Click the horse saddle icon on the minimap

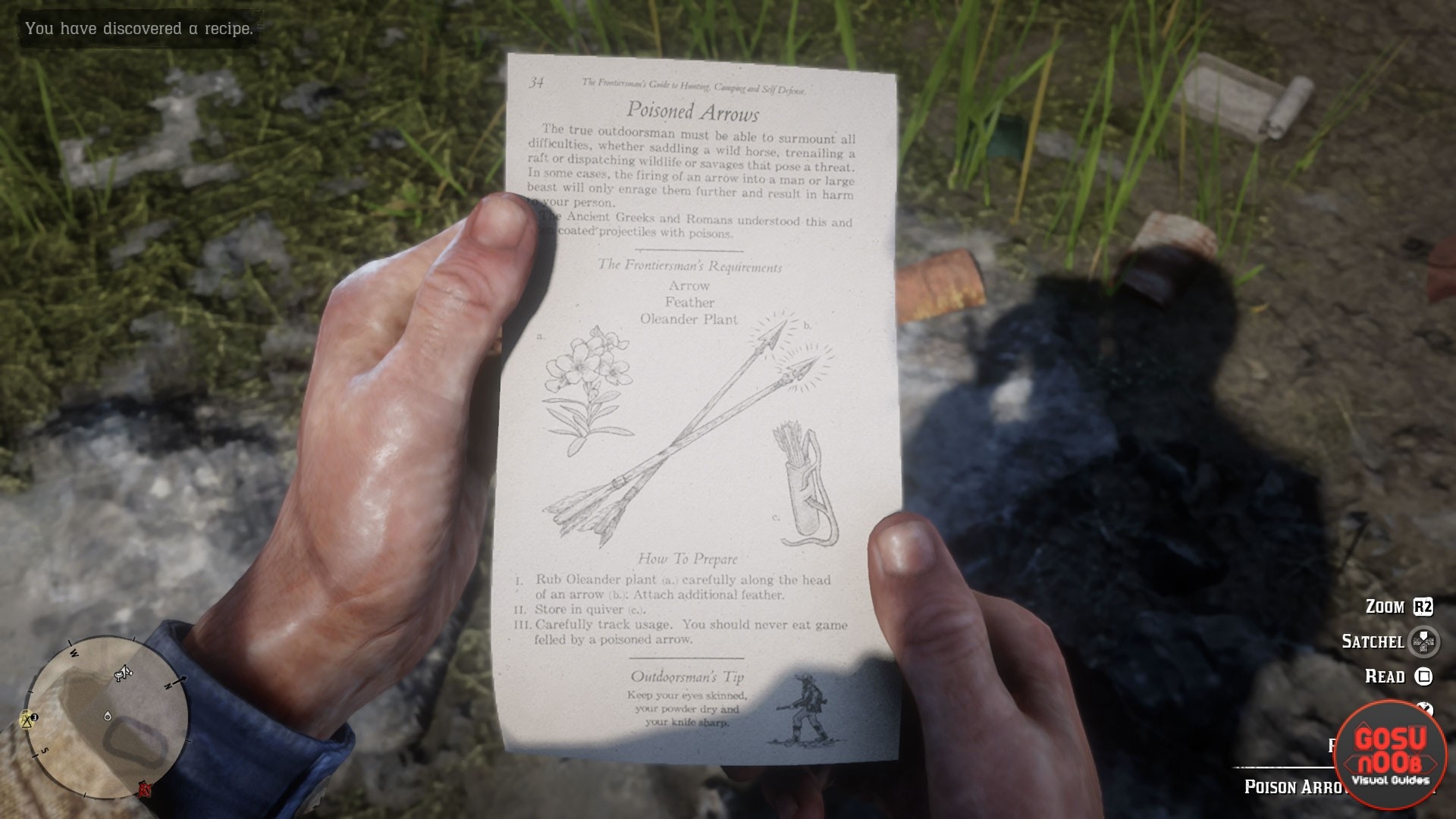tap(123, 673)
